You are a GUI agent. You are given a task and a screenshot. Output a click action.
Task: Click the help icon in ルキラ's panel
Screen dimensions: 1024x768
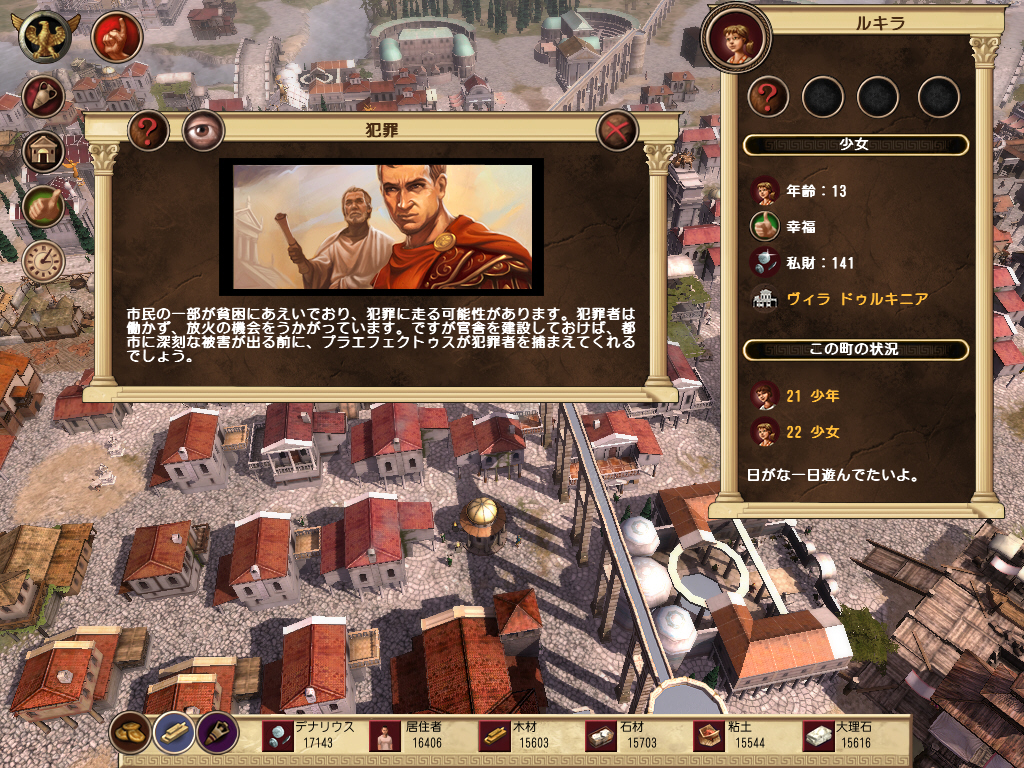pyautogui.click(x=768, y=97)
